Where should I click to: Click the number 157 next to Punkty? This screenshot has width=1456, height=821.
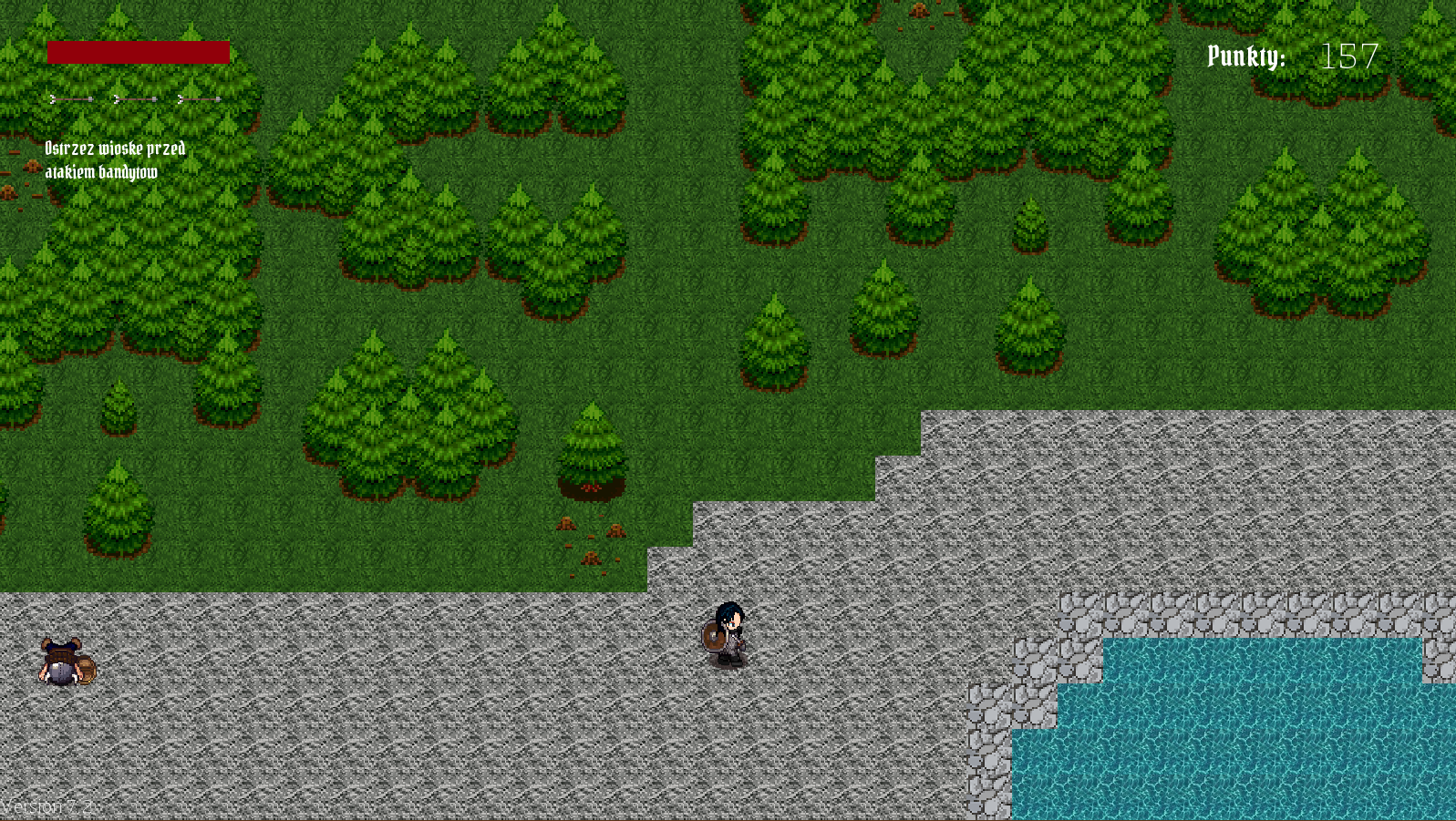tap(1349, 57)
